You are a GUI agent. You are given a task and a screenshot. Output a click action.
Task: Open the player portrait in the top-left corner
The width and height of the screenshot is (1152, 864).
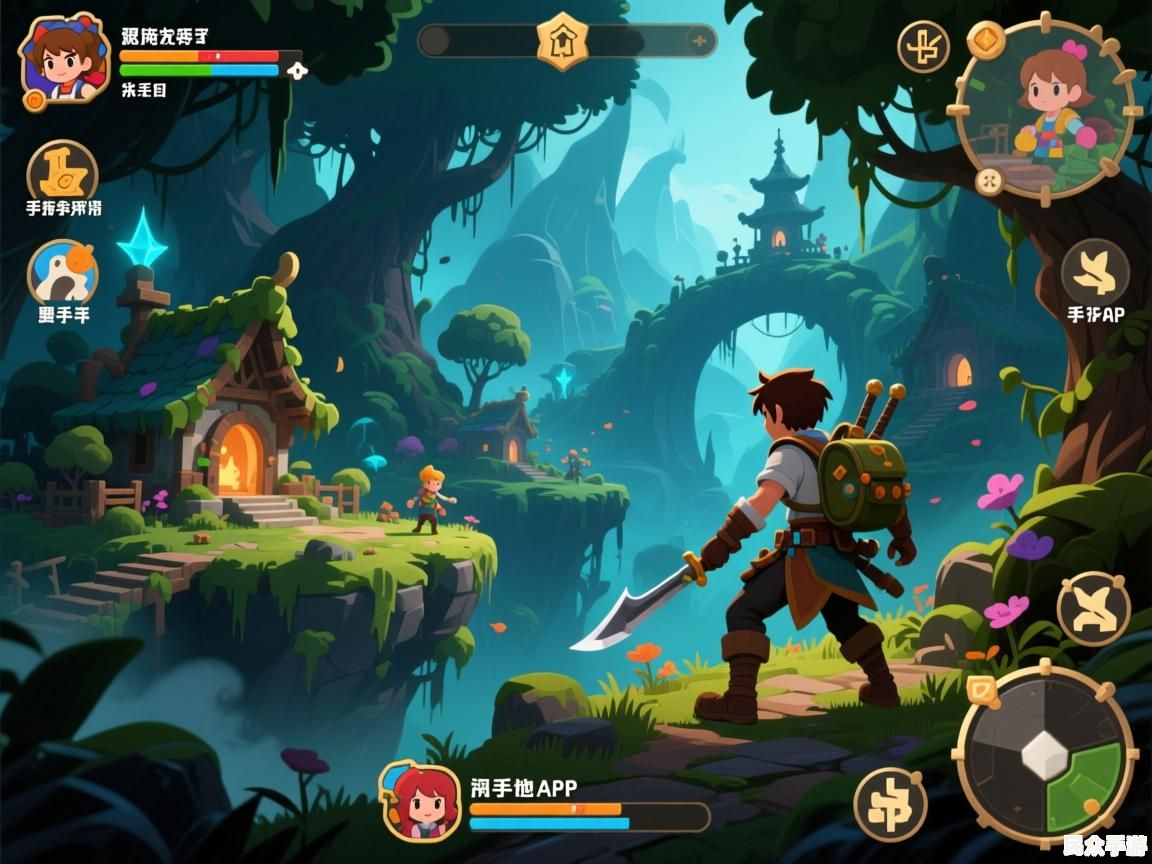63,57
